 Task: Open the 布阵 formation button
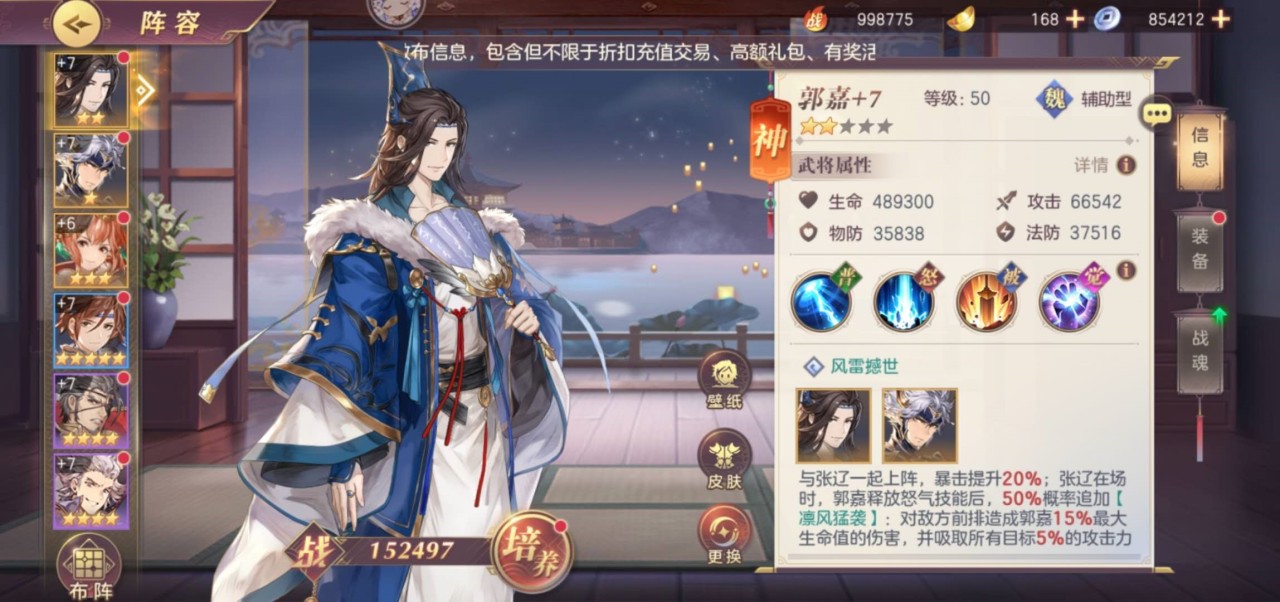click(x=89, y=567)
